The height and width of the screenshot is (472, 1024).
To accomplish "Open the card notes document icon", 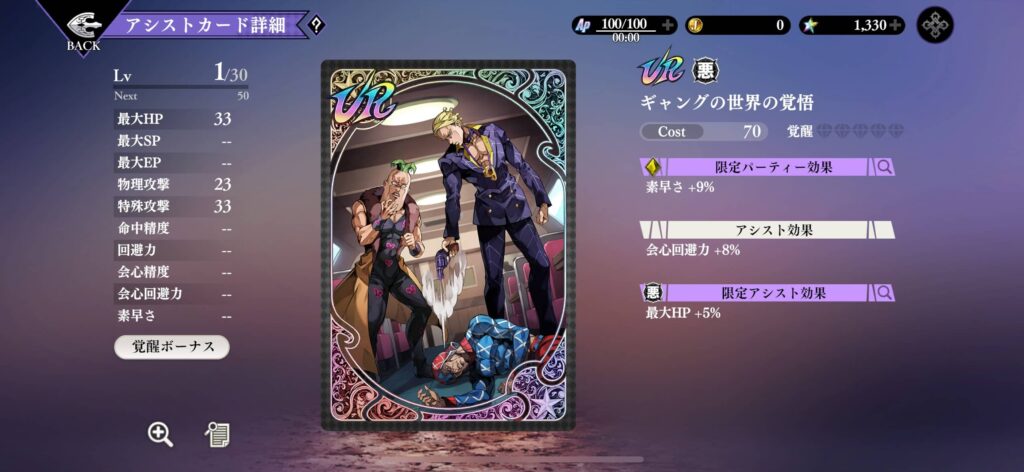I will click(217, 433).
